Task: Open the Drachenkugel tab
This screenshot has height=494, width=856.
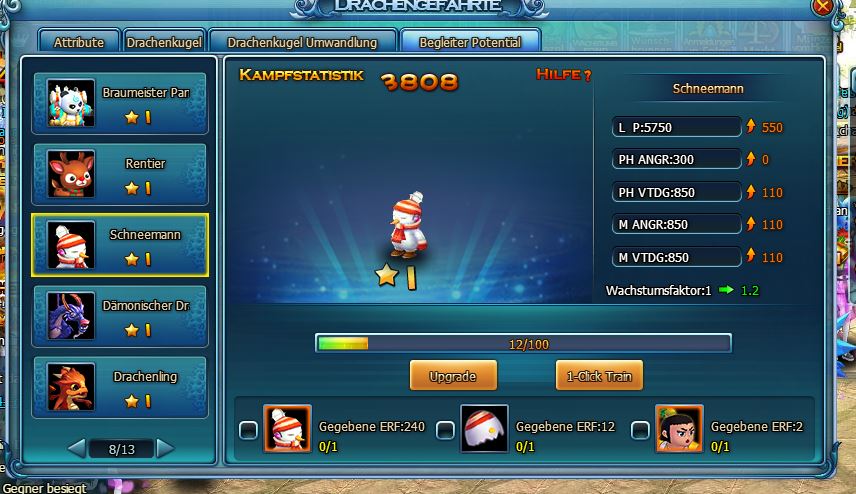Action: [165, 43]
